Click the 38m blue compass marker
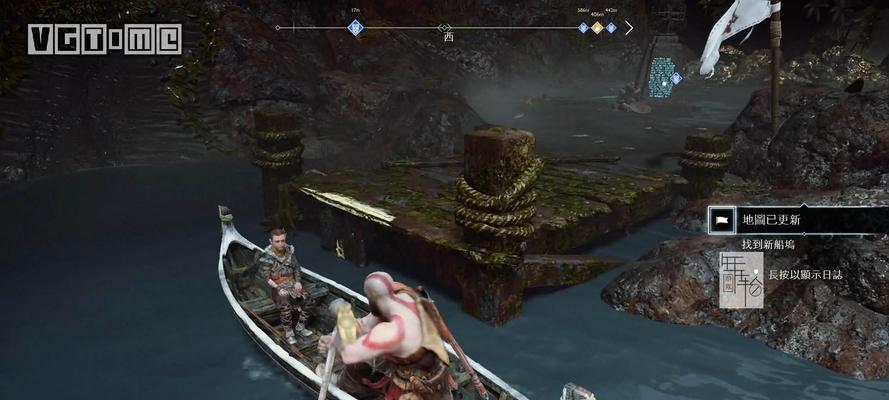 tap(583, 27)
